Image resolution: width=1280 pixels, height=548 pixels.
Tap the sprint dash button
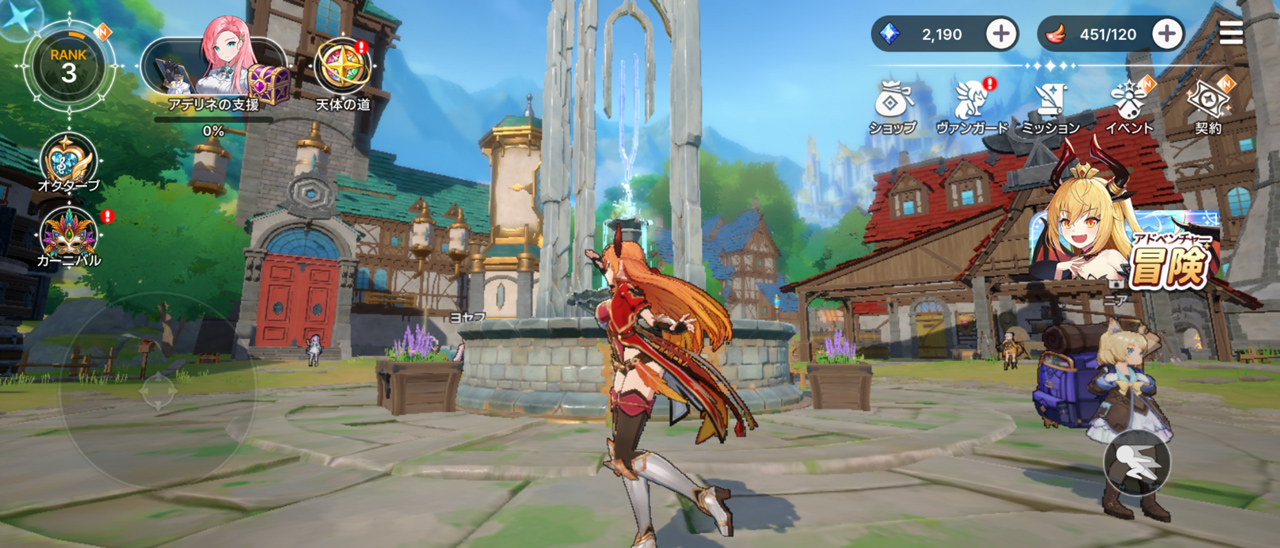tap(1137, 465)
